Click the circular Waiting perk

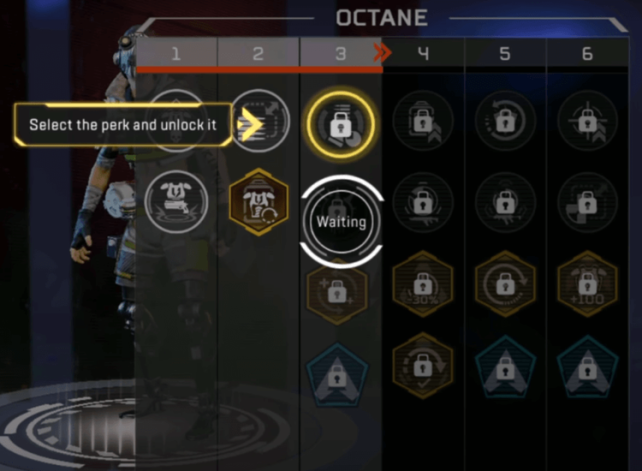[342, 222]
